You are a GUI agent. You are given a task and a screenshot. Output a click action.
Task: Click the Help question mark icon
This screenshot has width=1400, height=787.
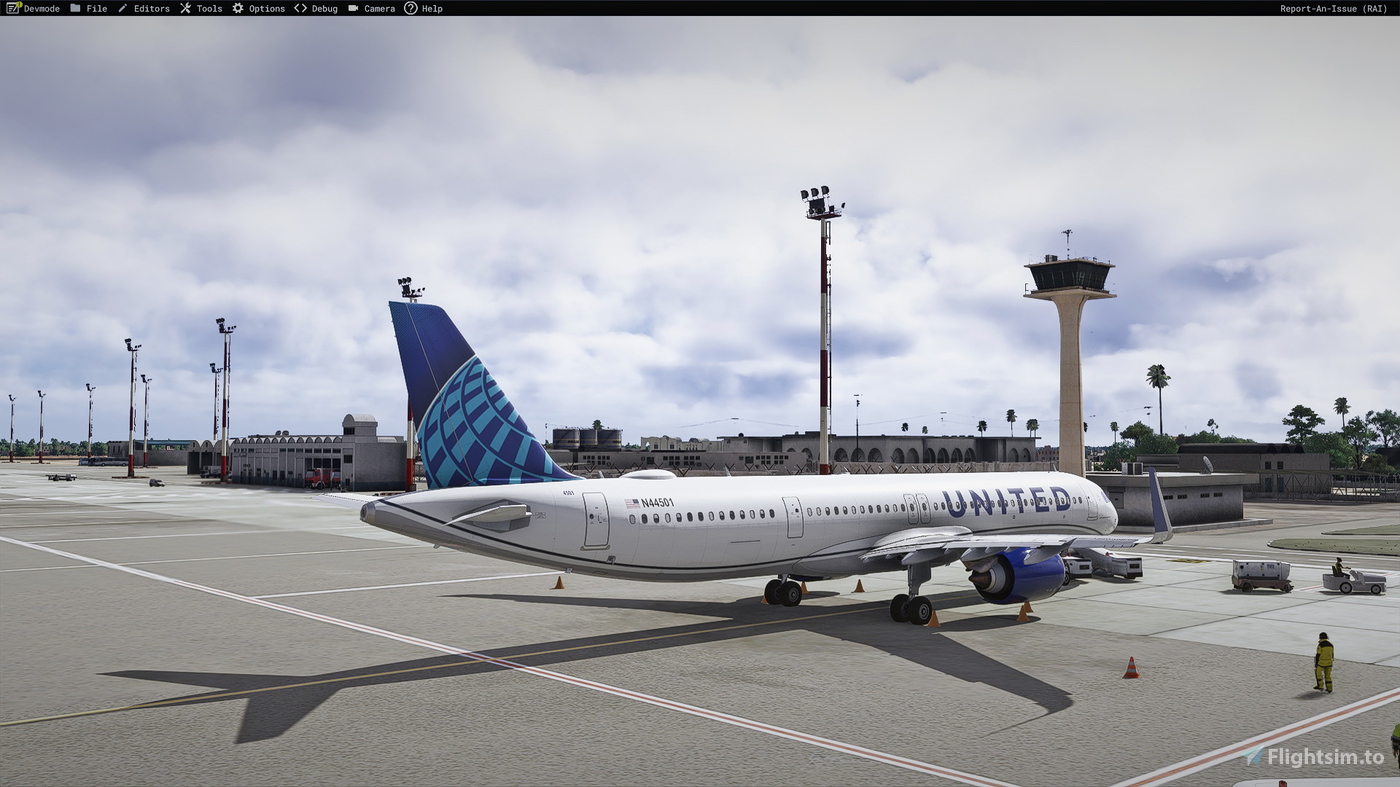pos(410,8)
